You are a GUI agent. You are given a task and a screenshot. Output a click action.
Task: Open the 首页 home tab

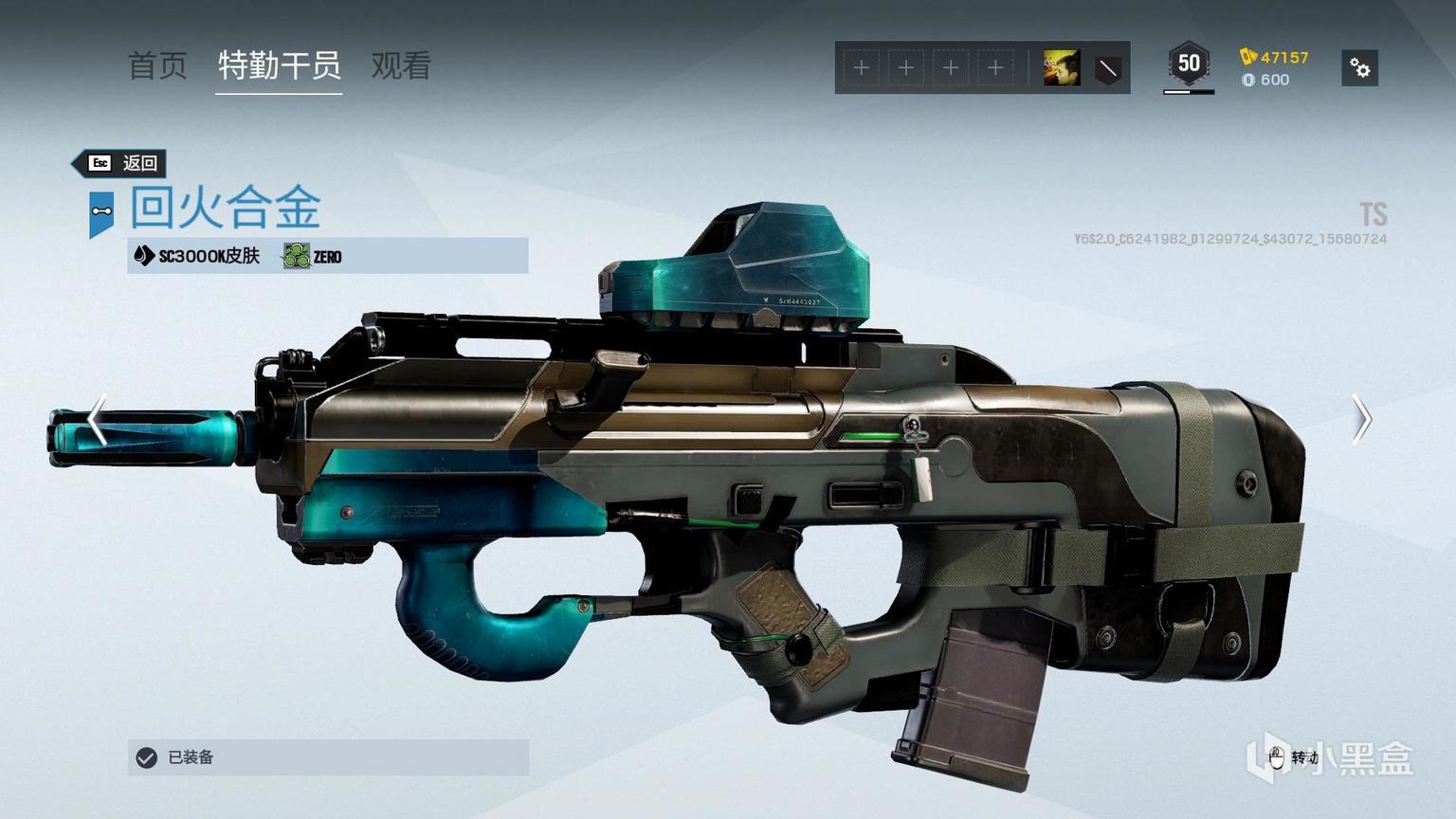[157, 66]
